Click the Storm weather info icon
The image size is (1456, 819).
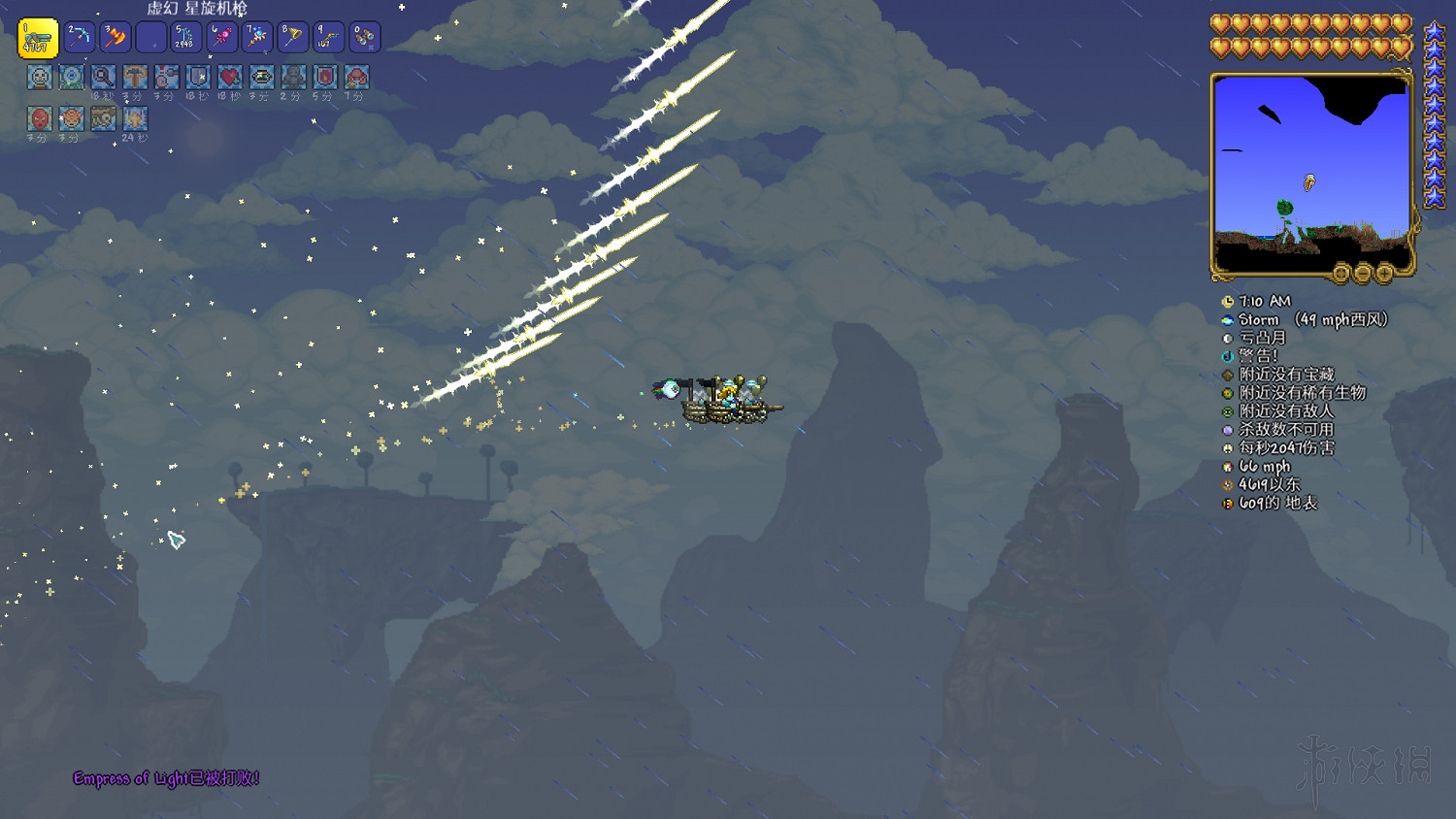pos(1228,319)
